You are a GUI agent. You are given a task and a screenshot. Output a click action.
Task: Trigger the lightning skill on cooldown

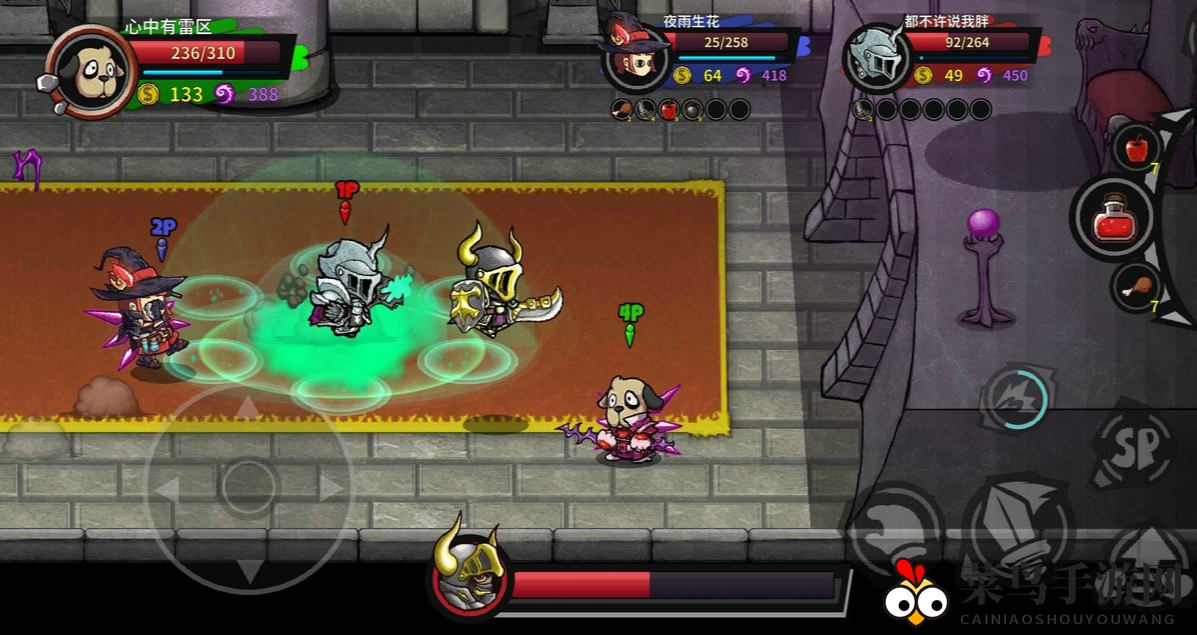(1016, 398)
